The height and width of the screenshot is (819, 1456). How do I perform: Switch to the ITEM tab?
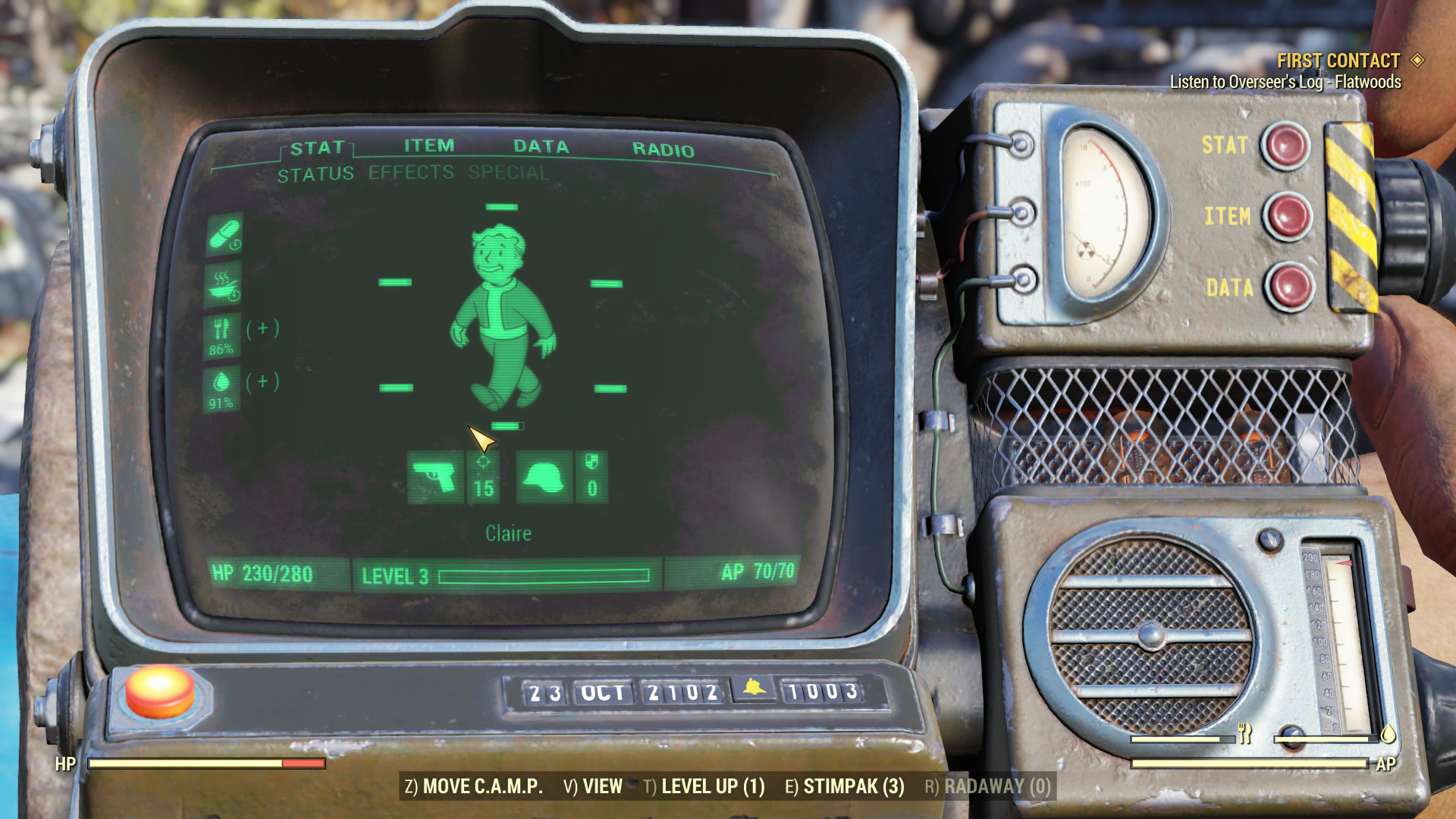click(429, 146)
